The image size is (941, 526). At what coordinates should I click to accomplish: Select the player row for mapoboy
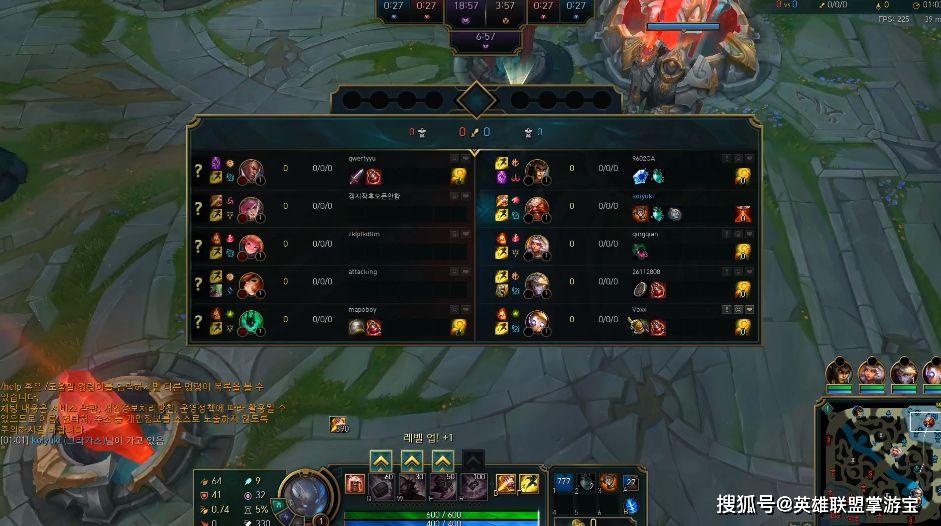coord(330,319)
